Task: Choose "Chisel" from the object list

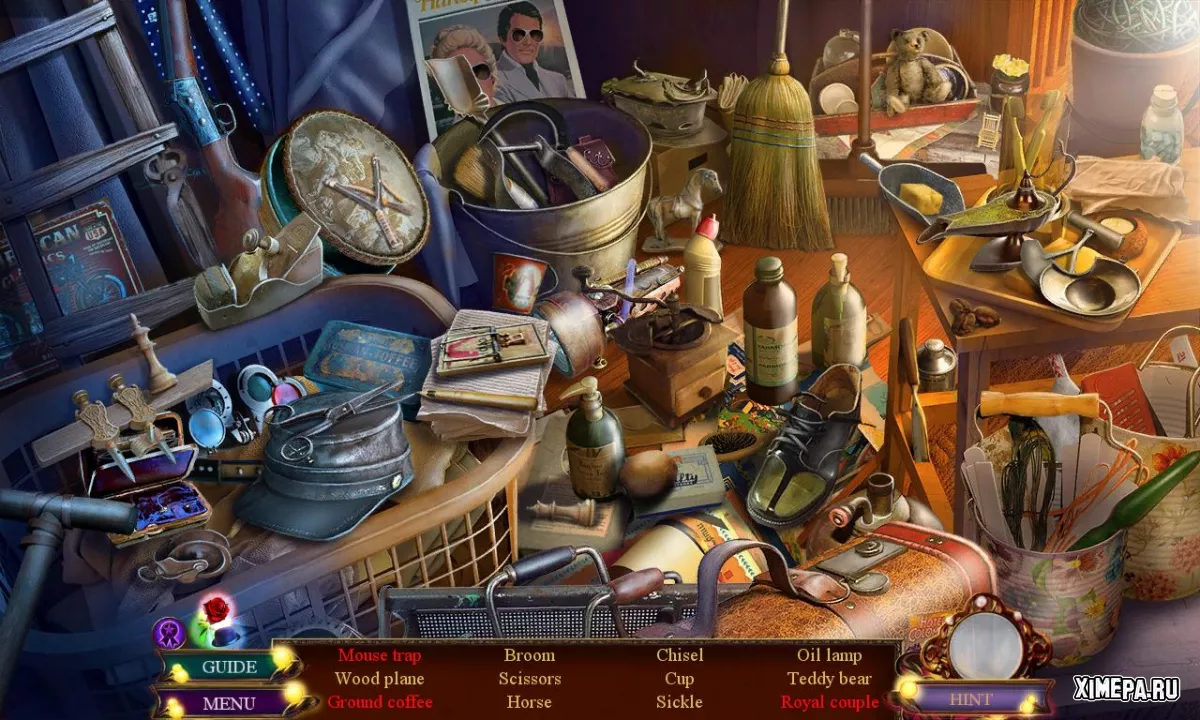Action: click(x=679, y=656)
